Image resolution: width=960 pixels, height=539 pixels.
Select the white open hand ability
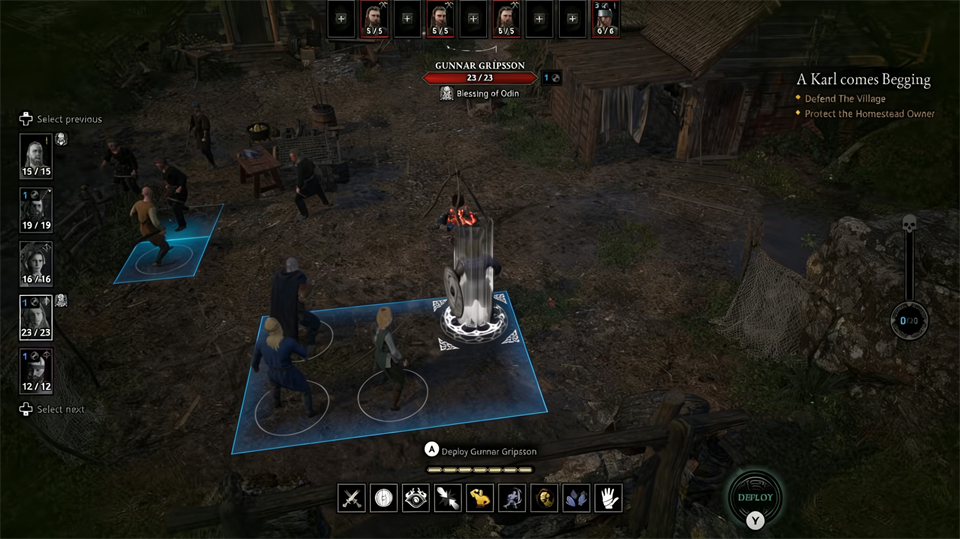click(x=608, y=498)
